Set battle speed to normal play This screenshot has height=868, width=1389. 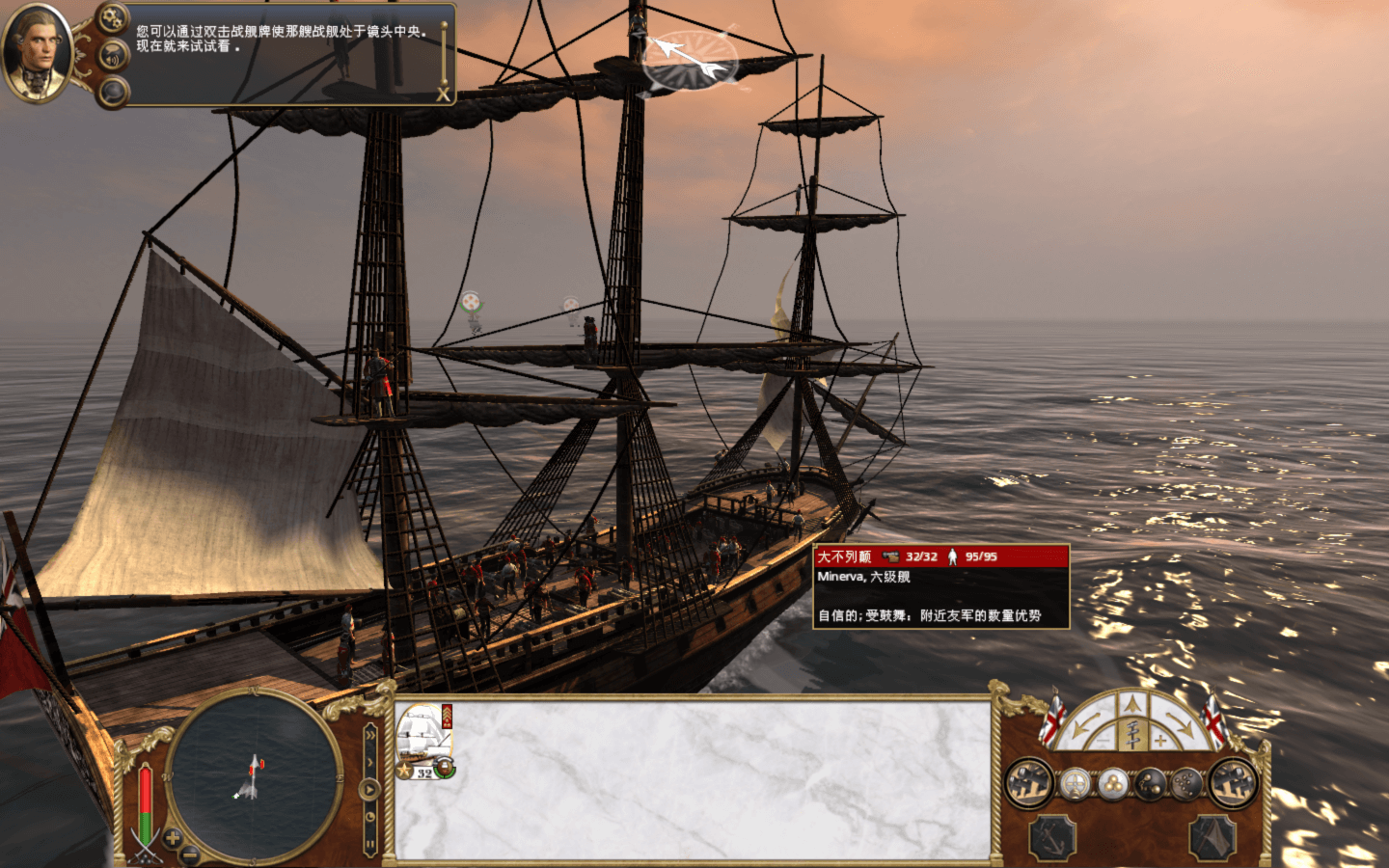370,789
